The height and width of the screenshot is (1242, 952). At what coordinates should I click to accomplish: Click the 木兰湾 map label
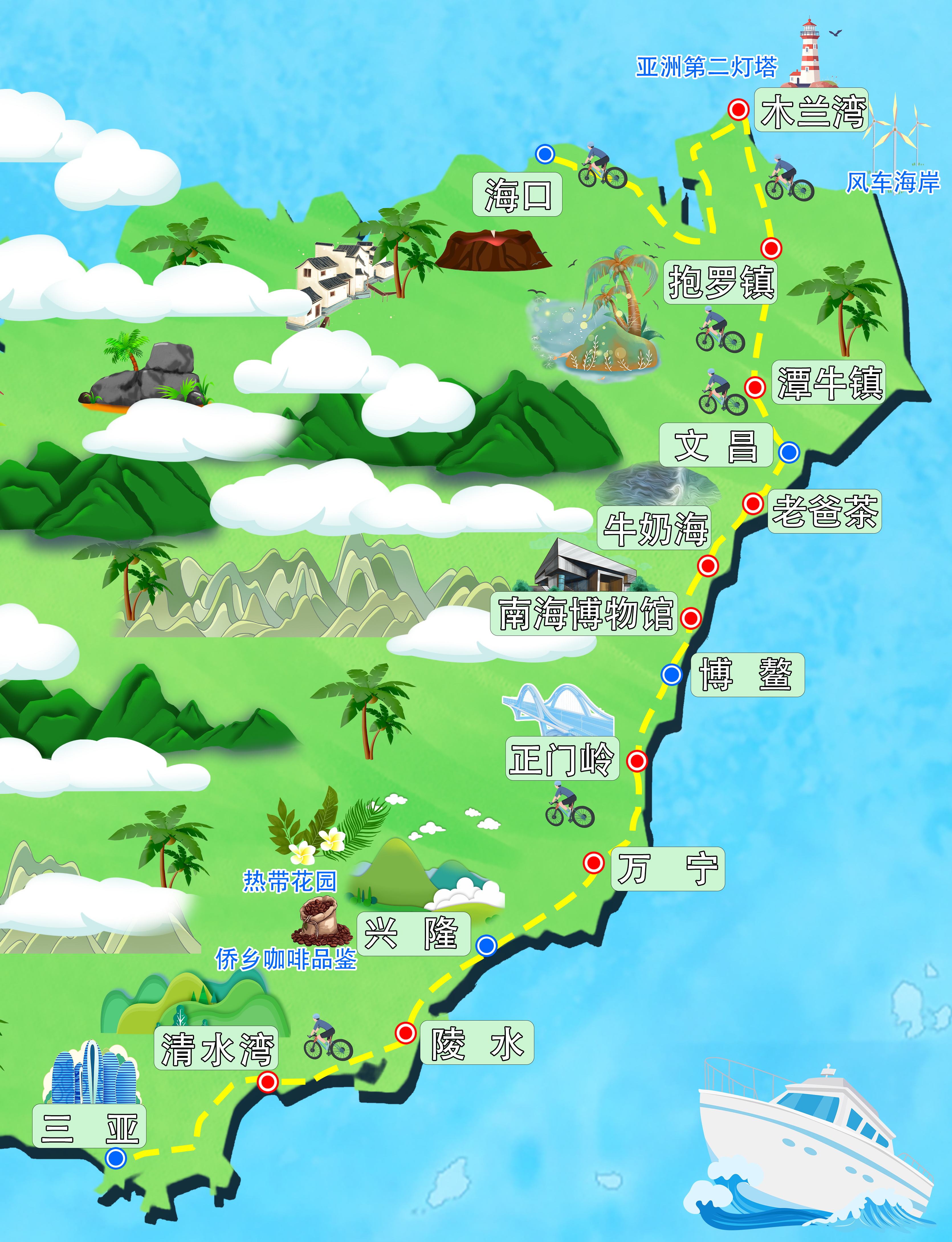tap(812, 111)
